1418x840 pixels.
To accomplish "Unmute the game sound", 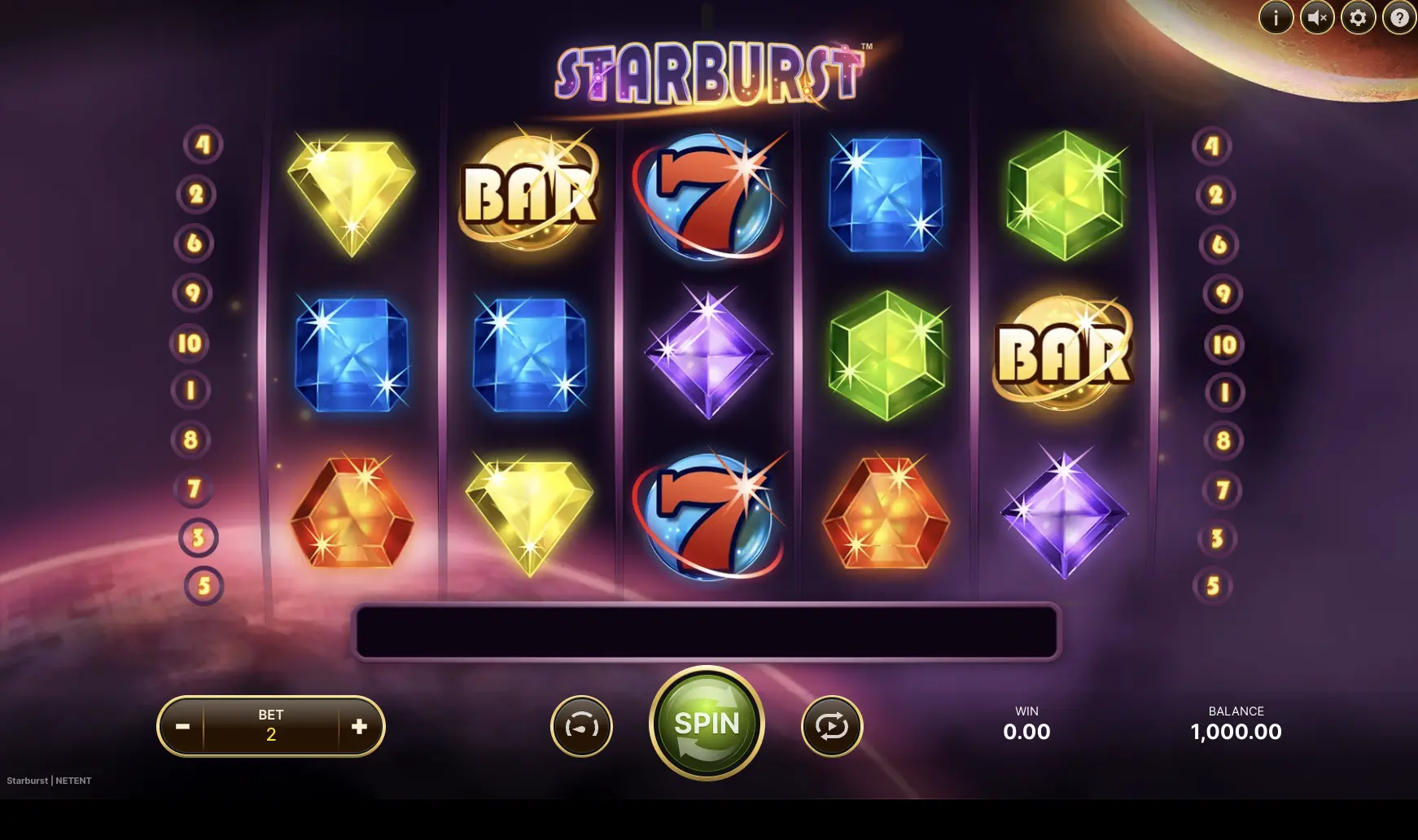I will 1316,16.
